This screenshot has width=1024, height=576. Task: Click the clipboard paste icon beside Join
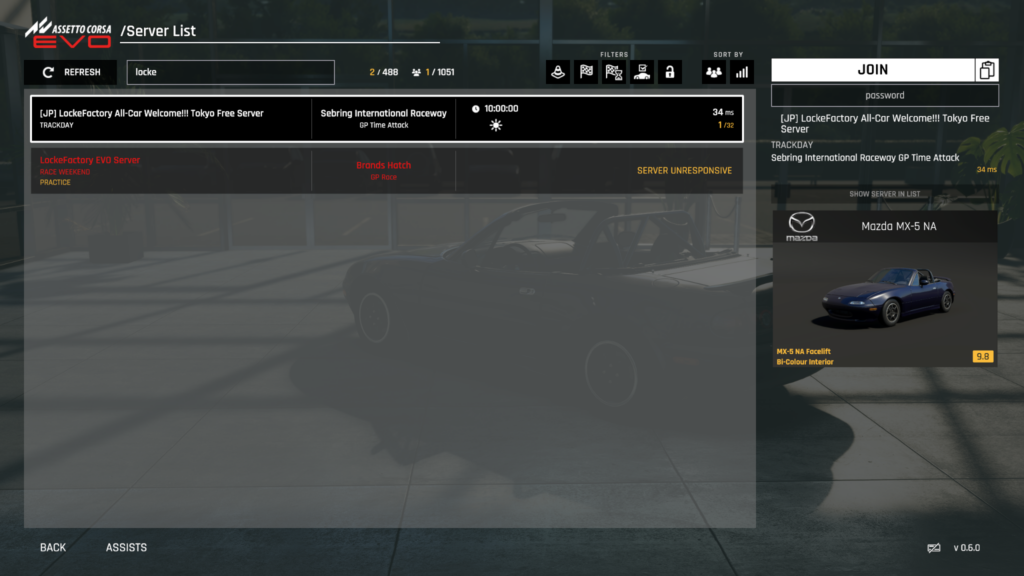[x=987, y=70]
